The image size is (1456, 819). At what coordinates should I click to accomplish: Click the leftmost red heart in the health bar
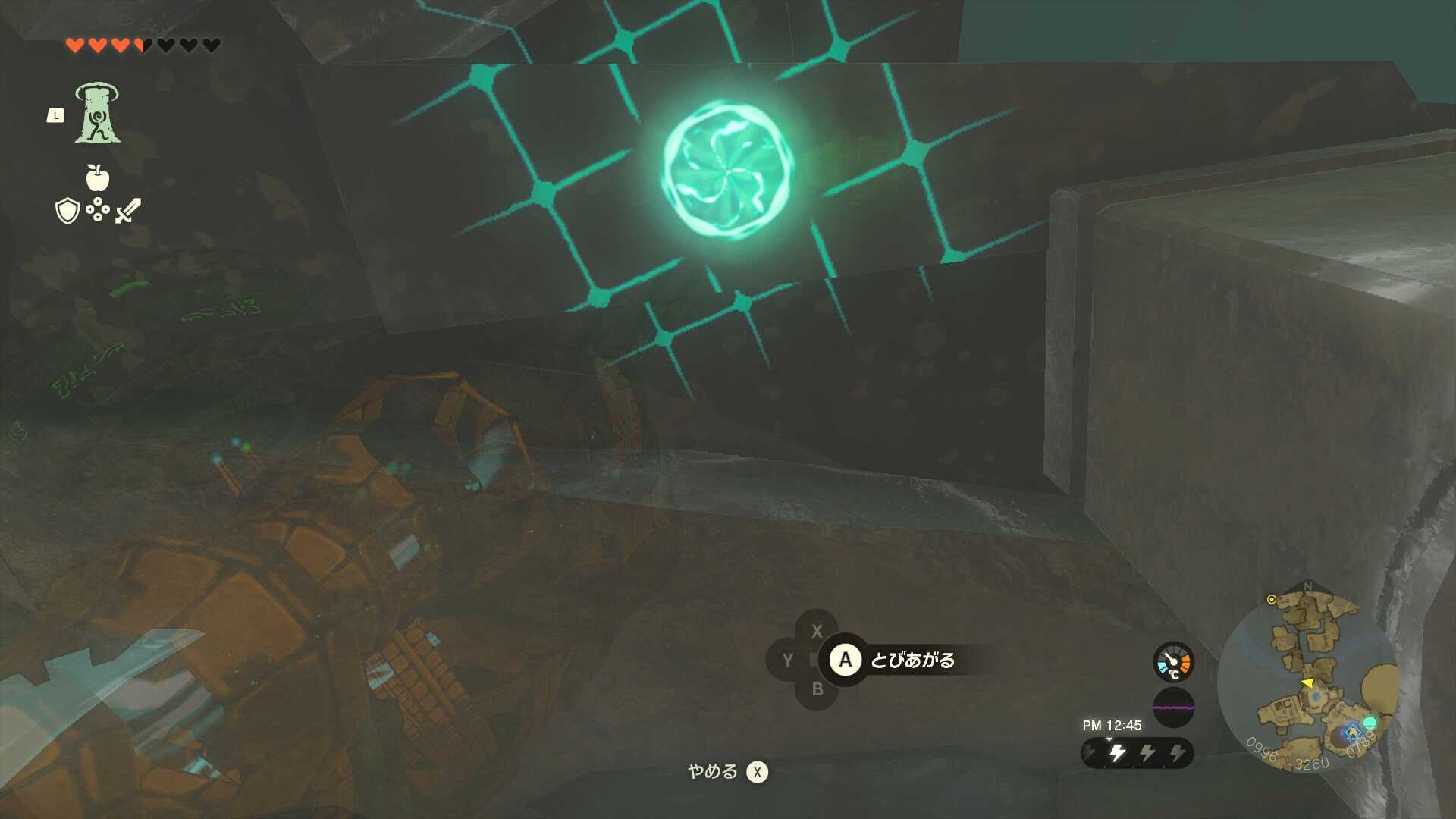pyautogui.click(x=77, y=45)
